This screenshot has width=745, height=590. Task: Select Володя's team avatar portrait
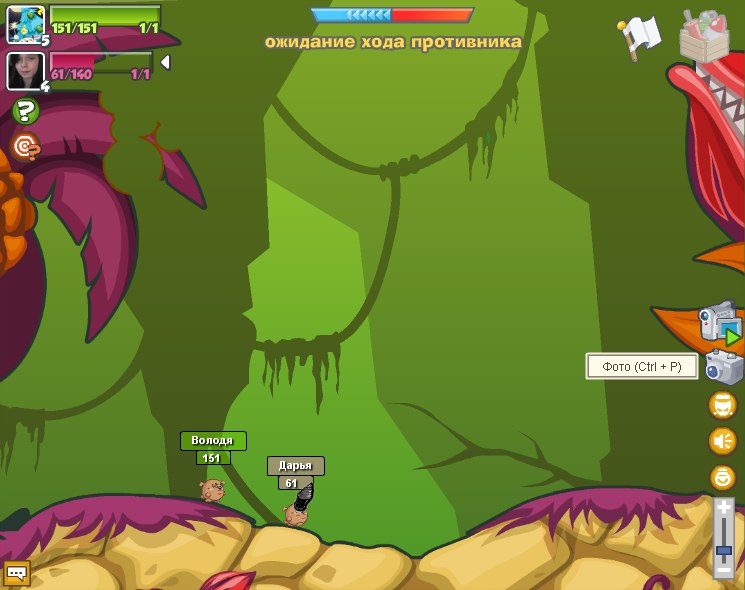click(x=25, y=24)
